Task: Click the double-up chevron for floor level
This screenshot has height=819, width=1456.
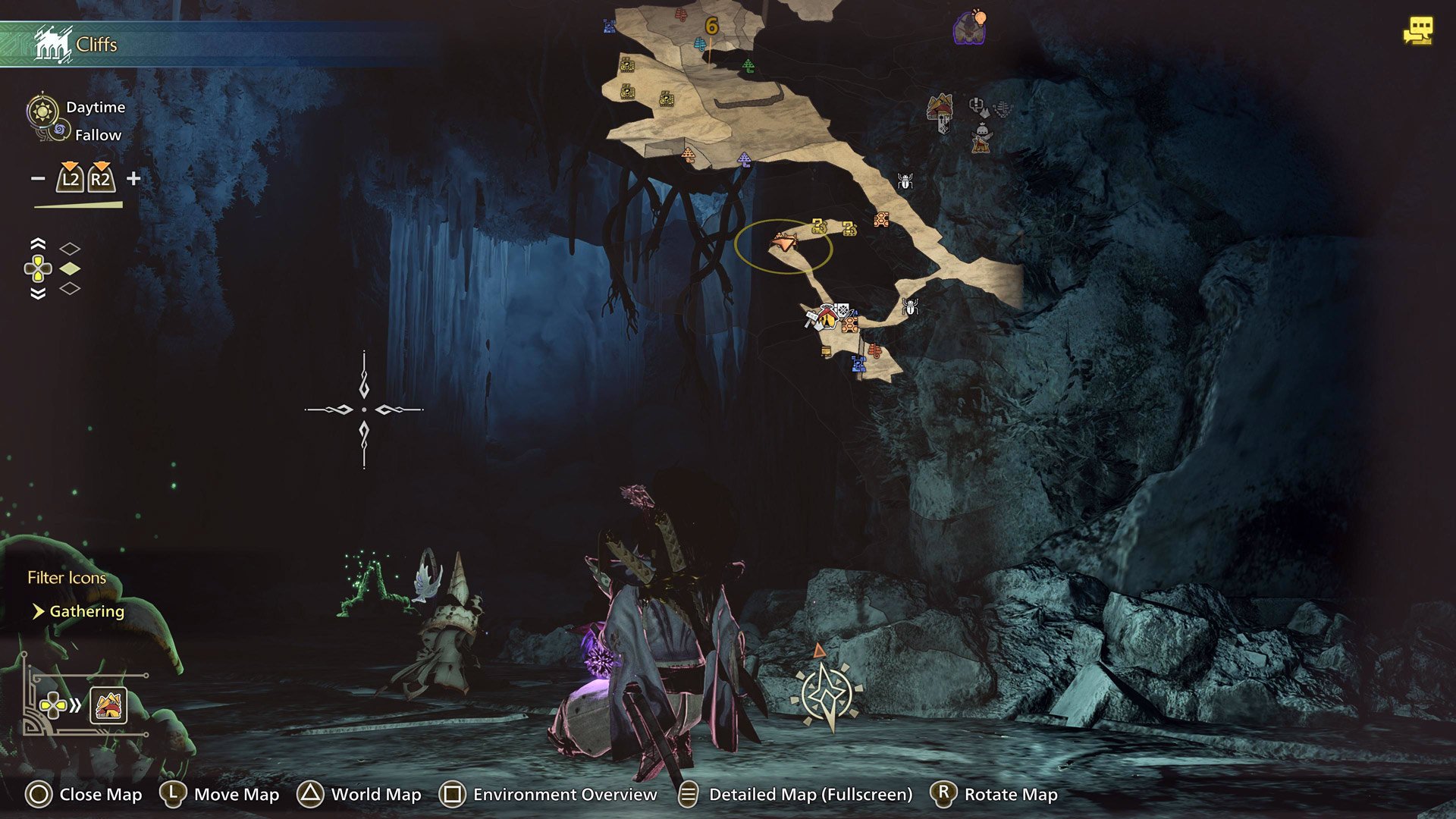Action: pos(38,243)
